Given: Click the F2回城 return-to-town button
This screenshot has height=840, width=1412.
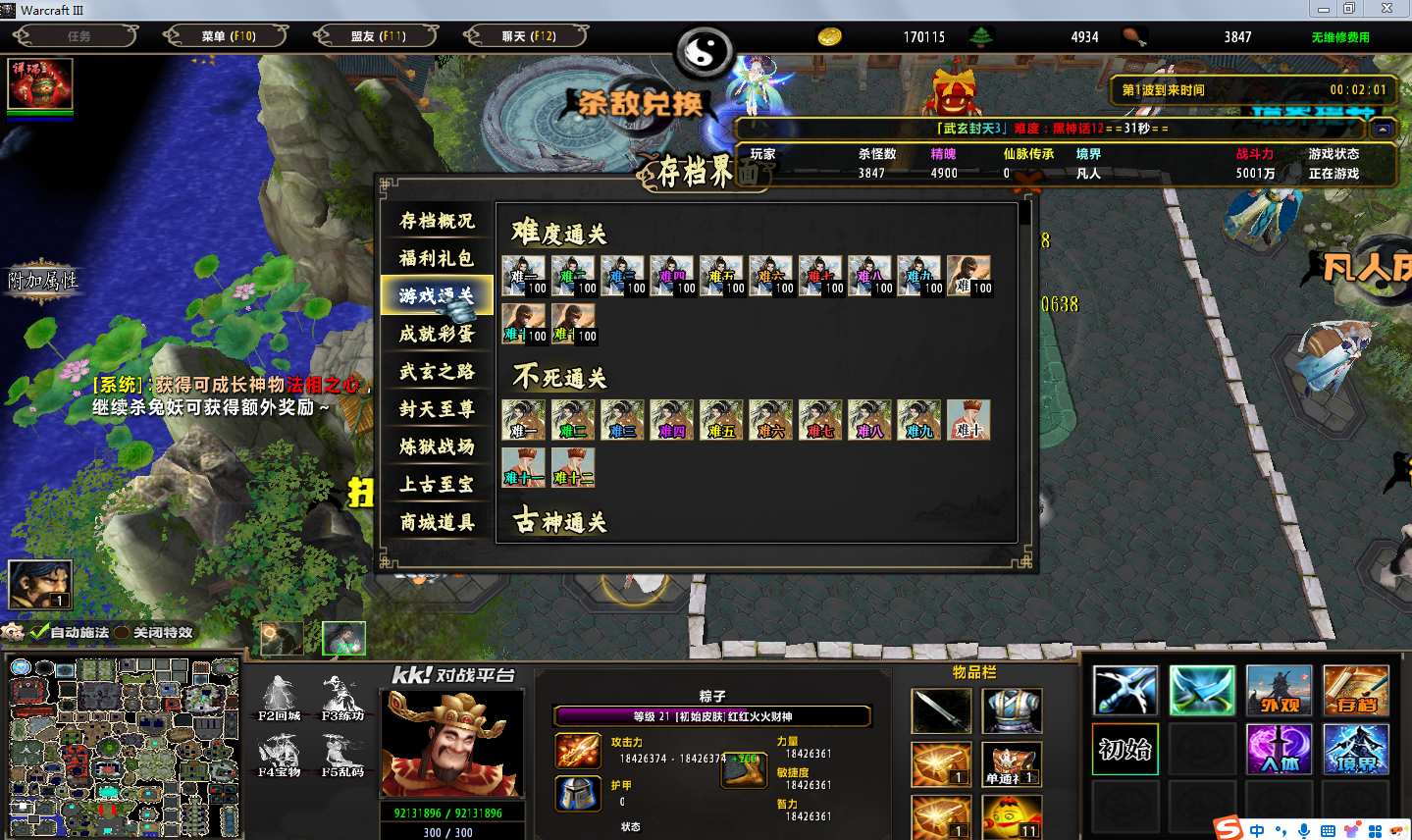Looking at the screenshot, I should pos(279,699).
